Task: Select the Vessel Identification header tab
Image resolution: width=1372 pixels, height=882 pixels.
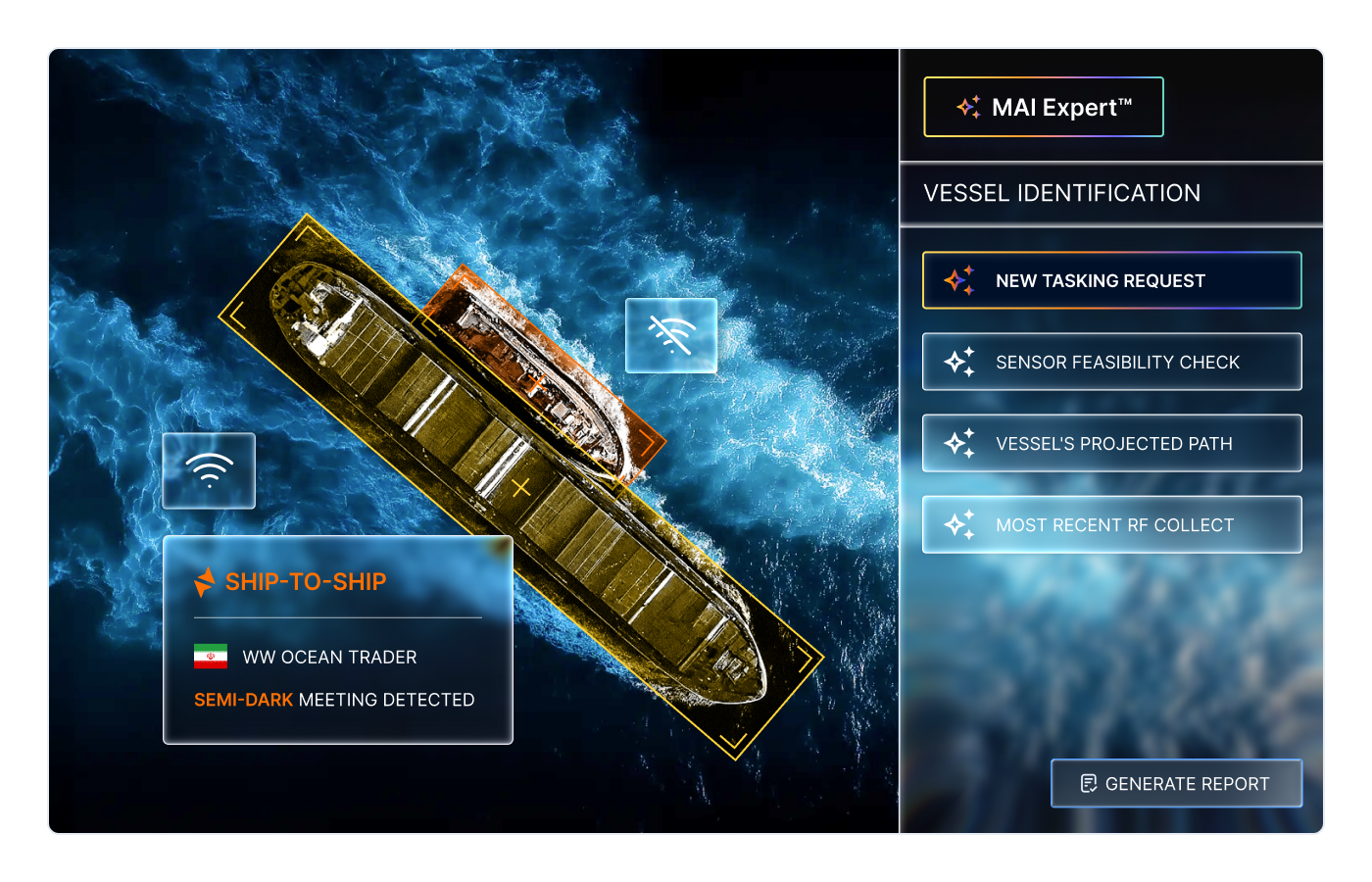Action: click(x=1061, y=193)
